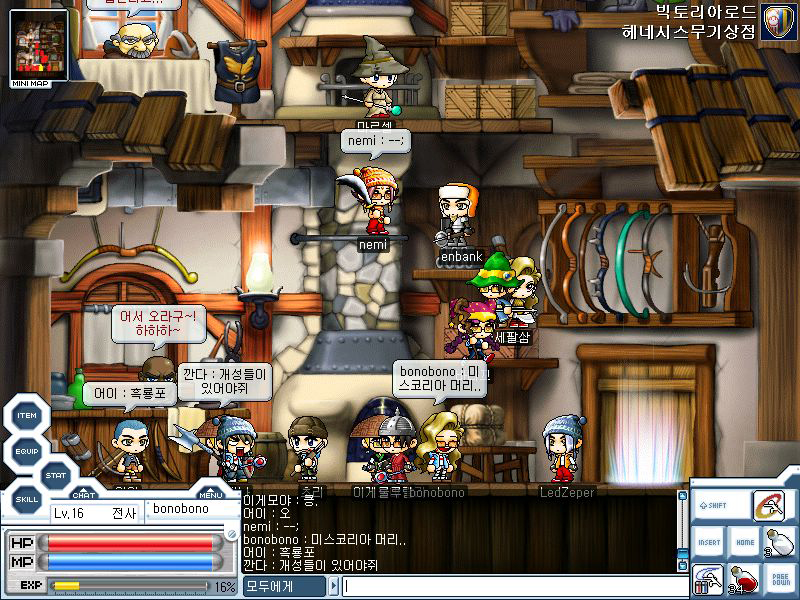This screenshot has width=800, height=600.
Task: Show the STAT window
Action: pyautogui.click(x=56, y=474)
